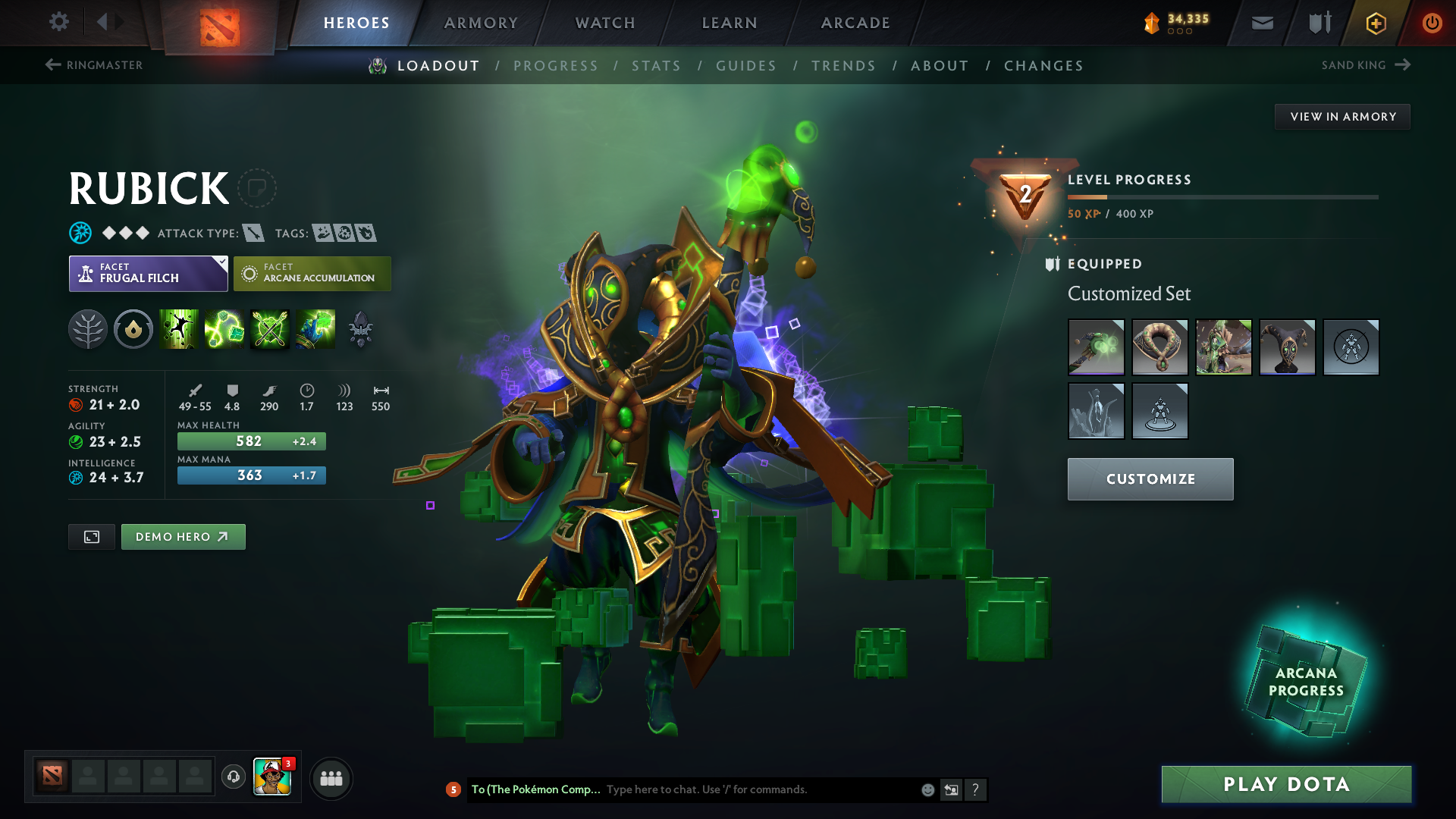Image resolution: width=1456 pixels, height=819 pixels.
Task: Click the shield and sword armory icon
Action: coord(1318,23)
